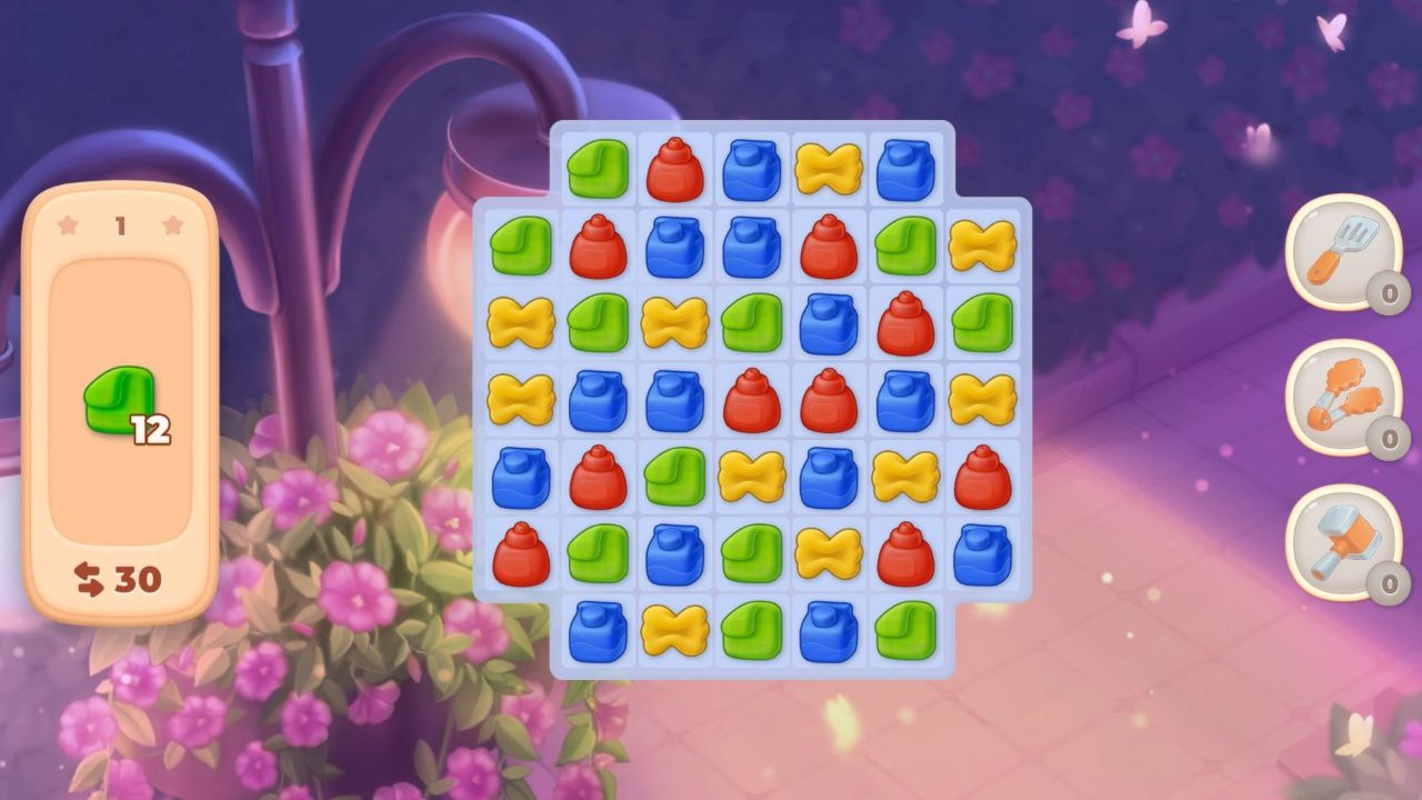
Task: Click the level number 1 on the goal panel
Action: pyautogui.click(x=122, y=225)
